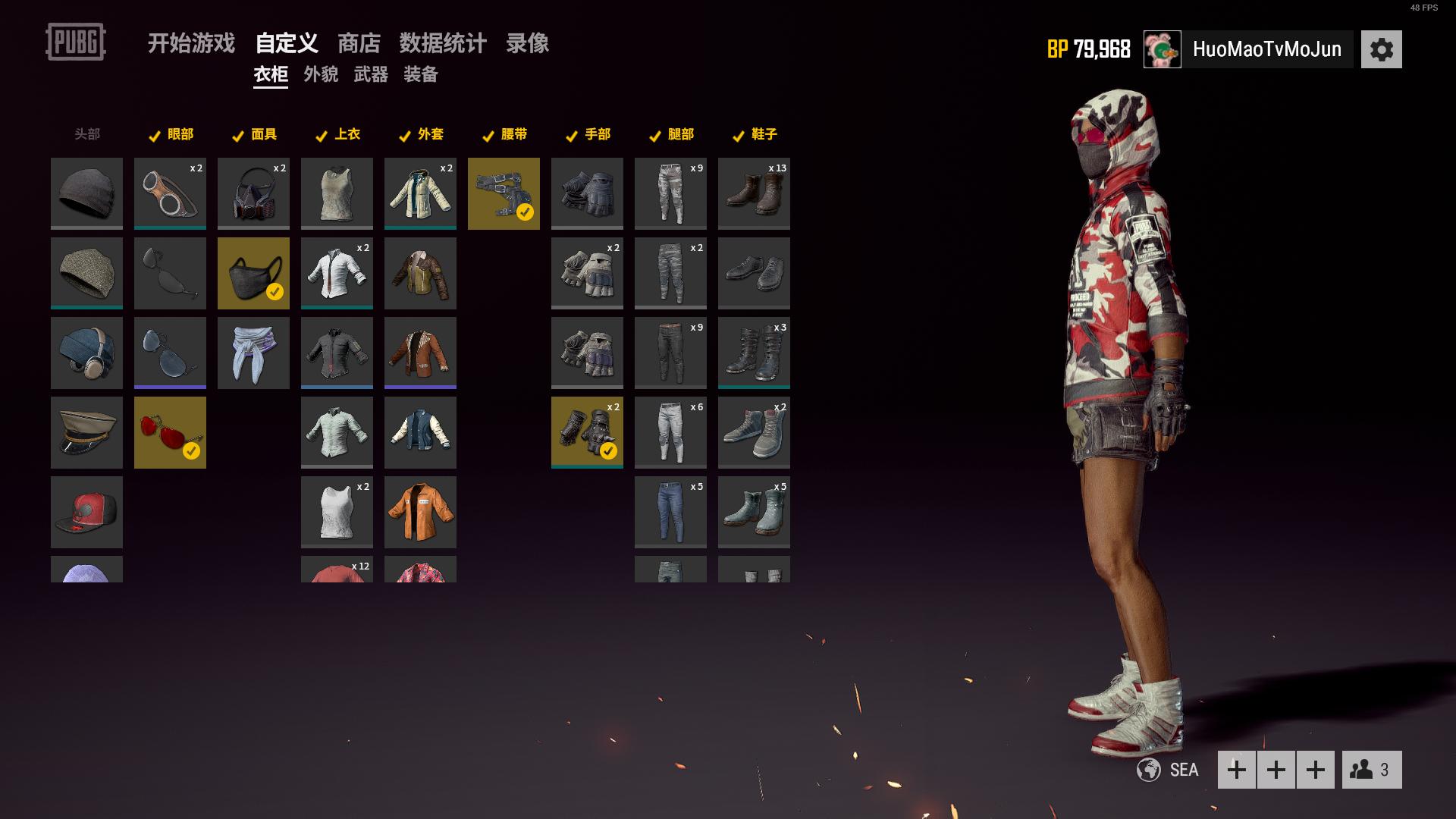
Task: Switch to the 装备 equipment tab
Action: 421,74
